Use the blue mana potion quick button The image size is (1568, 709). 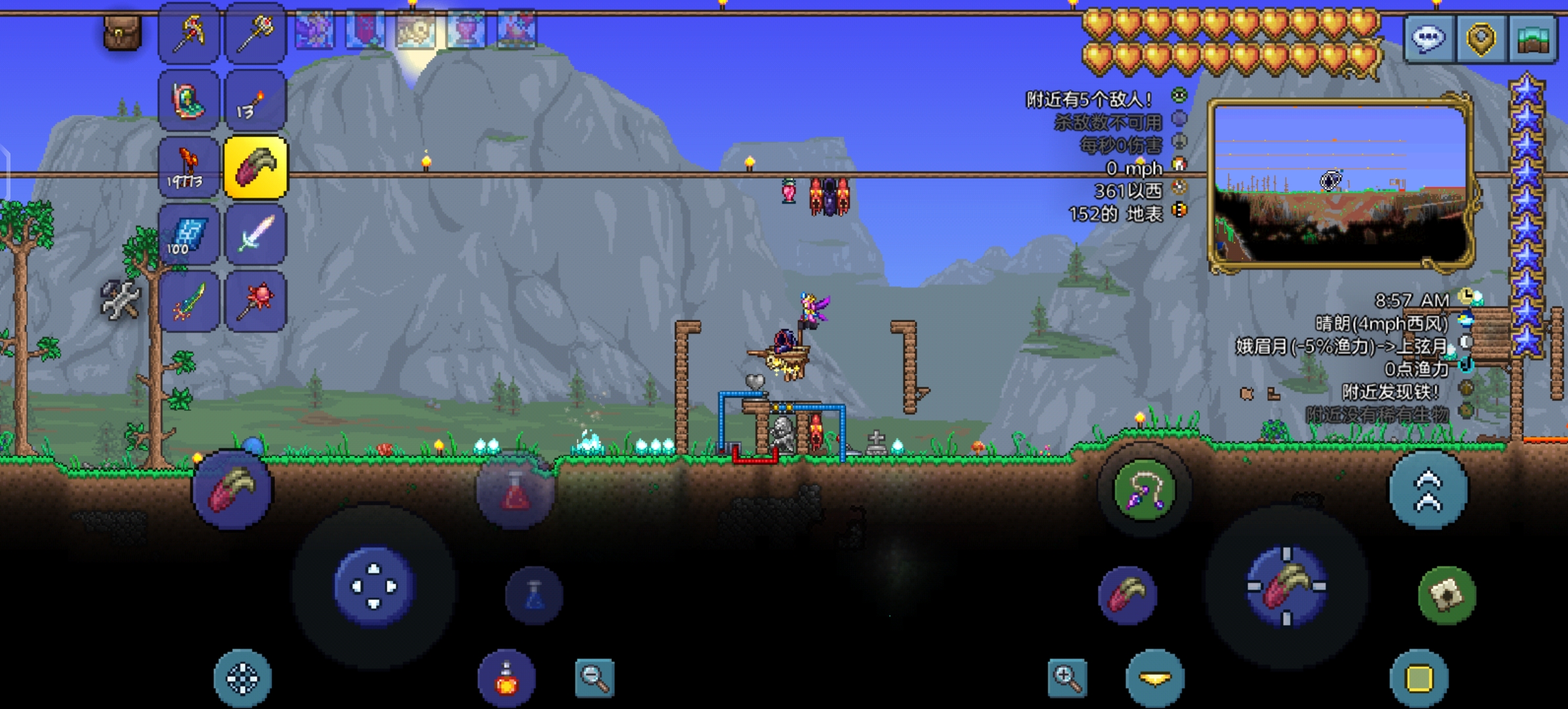tap(534, 595)
